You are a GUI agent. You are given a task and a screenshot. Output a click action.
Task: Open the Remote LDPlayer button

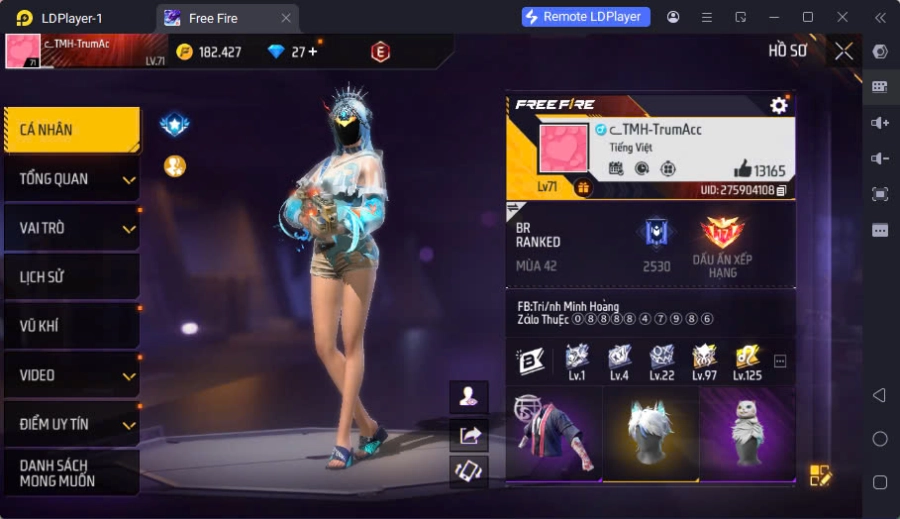[586, 17]
